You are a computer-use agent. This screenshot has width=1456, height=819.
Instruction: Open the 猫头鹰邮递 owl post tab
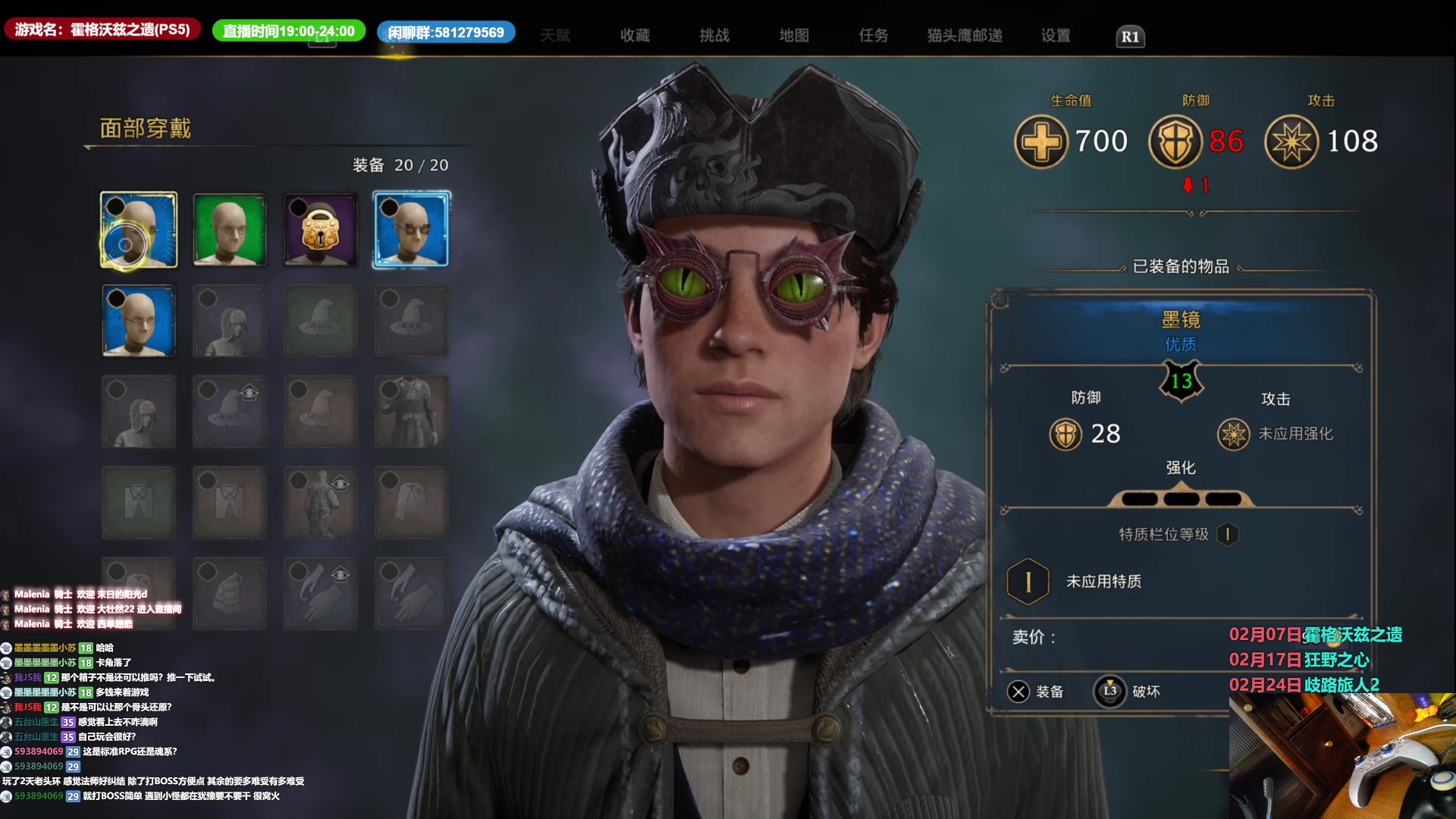965,36
